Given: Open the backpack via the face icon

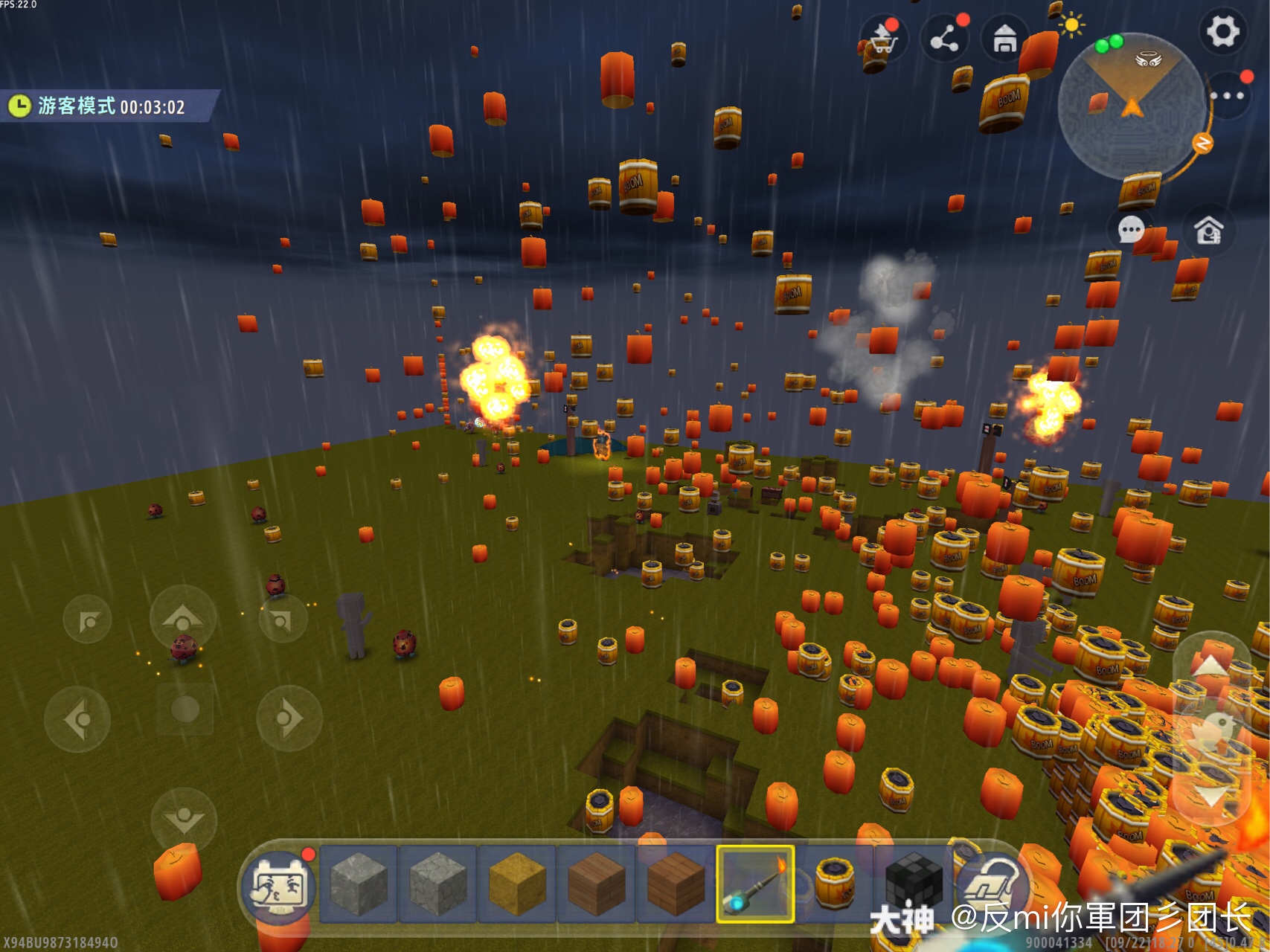Looking at the screenshot, I should [278, 886].
